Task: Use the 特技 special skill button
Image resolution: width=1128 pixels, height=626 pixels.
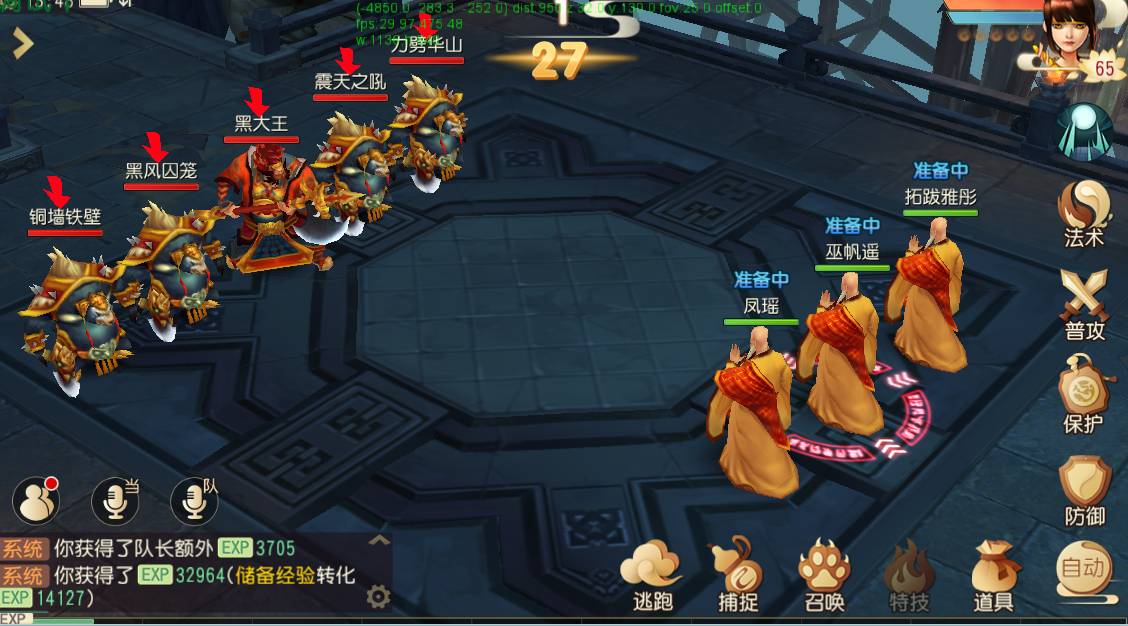Action: 909,574
